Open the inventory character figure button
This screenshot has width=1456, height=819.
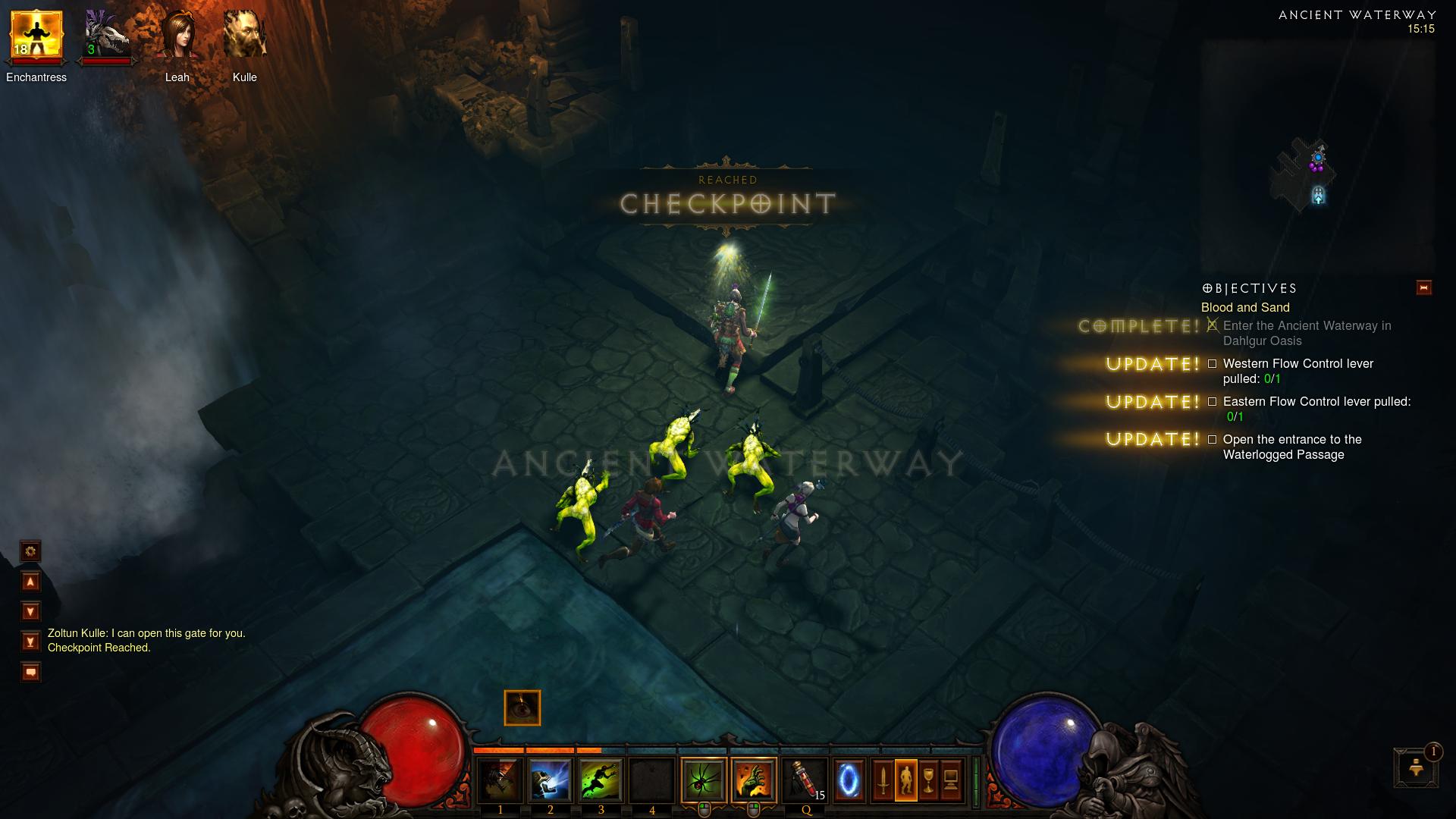(x=905, y=780)
